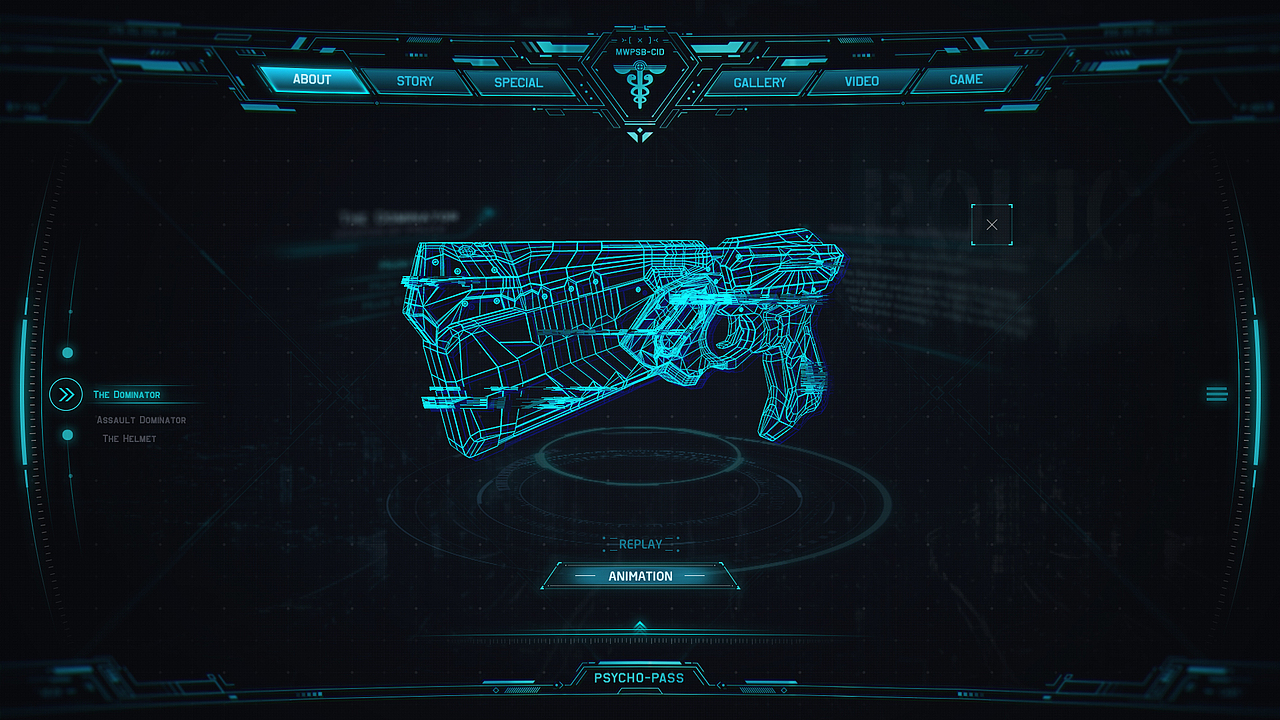The image size is (1280, 720).
Task: Select Assault Dominator from the list
Action: tap(140, 419)
